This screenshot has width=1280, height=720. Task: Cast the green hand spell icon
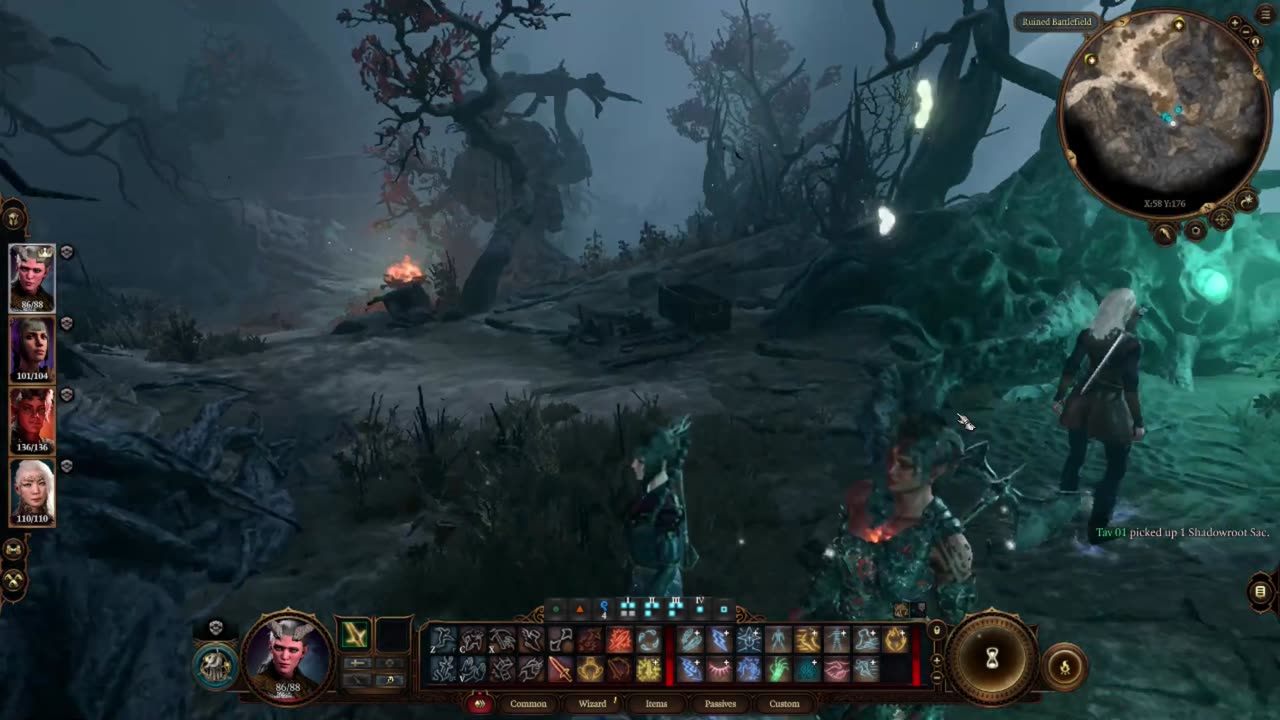pos(777,669)
